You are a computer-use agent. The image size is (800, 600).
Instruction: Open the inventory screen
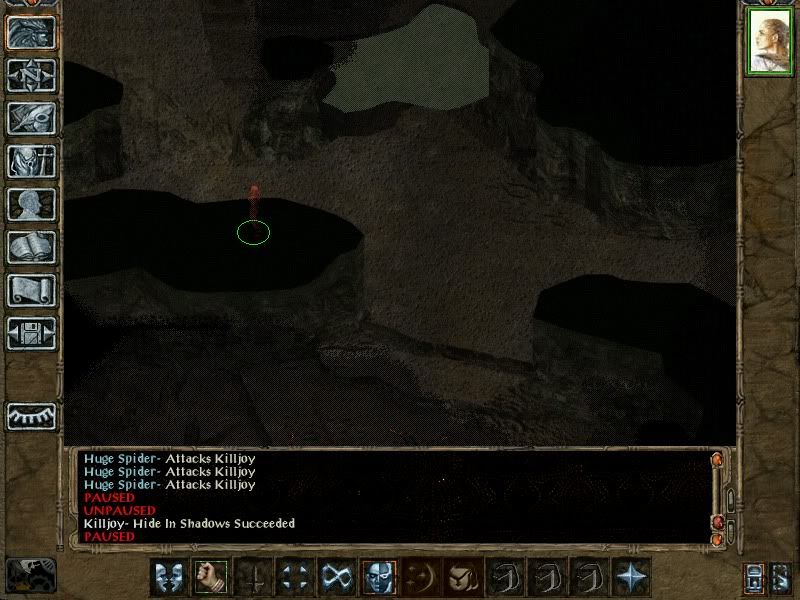pos(31,161)
